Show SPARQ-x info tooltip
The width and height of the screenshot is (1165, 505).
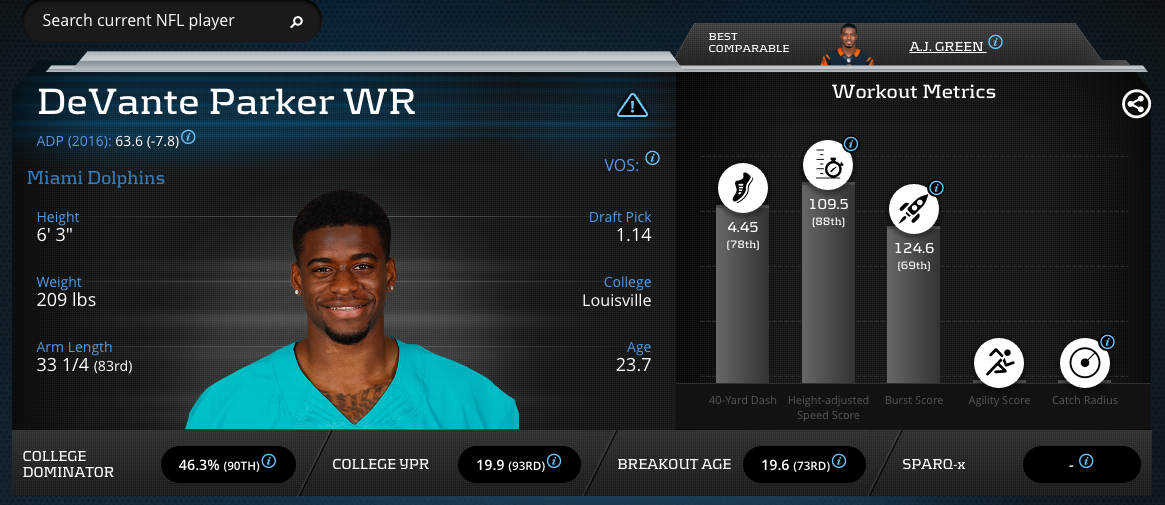[1086, 462]
